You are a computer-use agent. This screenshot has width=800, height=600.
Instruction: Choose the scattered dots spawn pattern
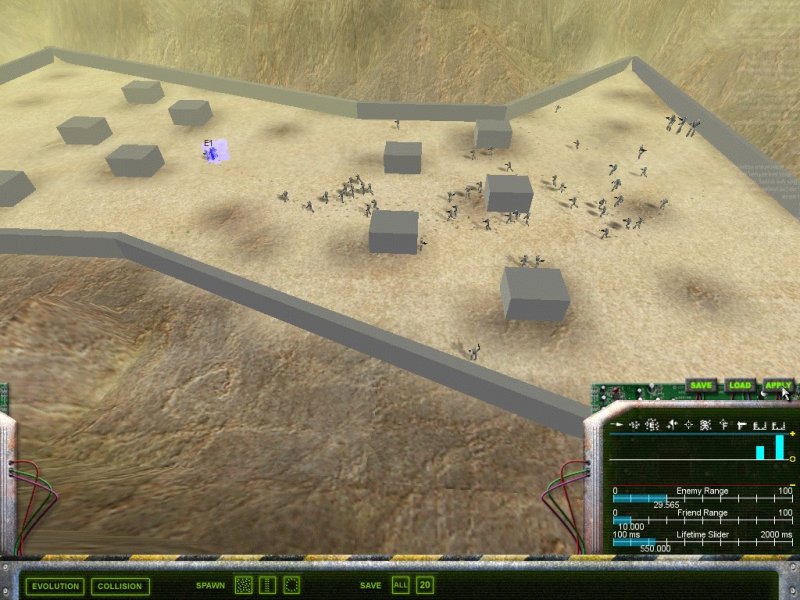pos(243,585)
